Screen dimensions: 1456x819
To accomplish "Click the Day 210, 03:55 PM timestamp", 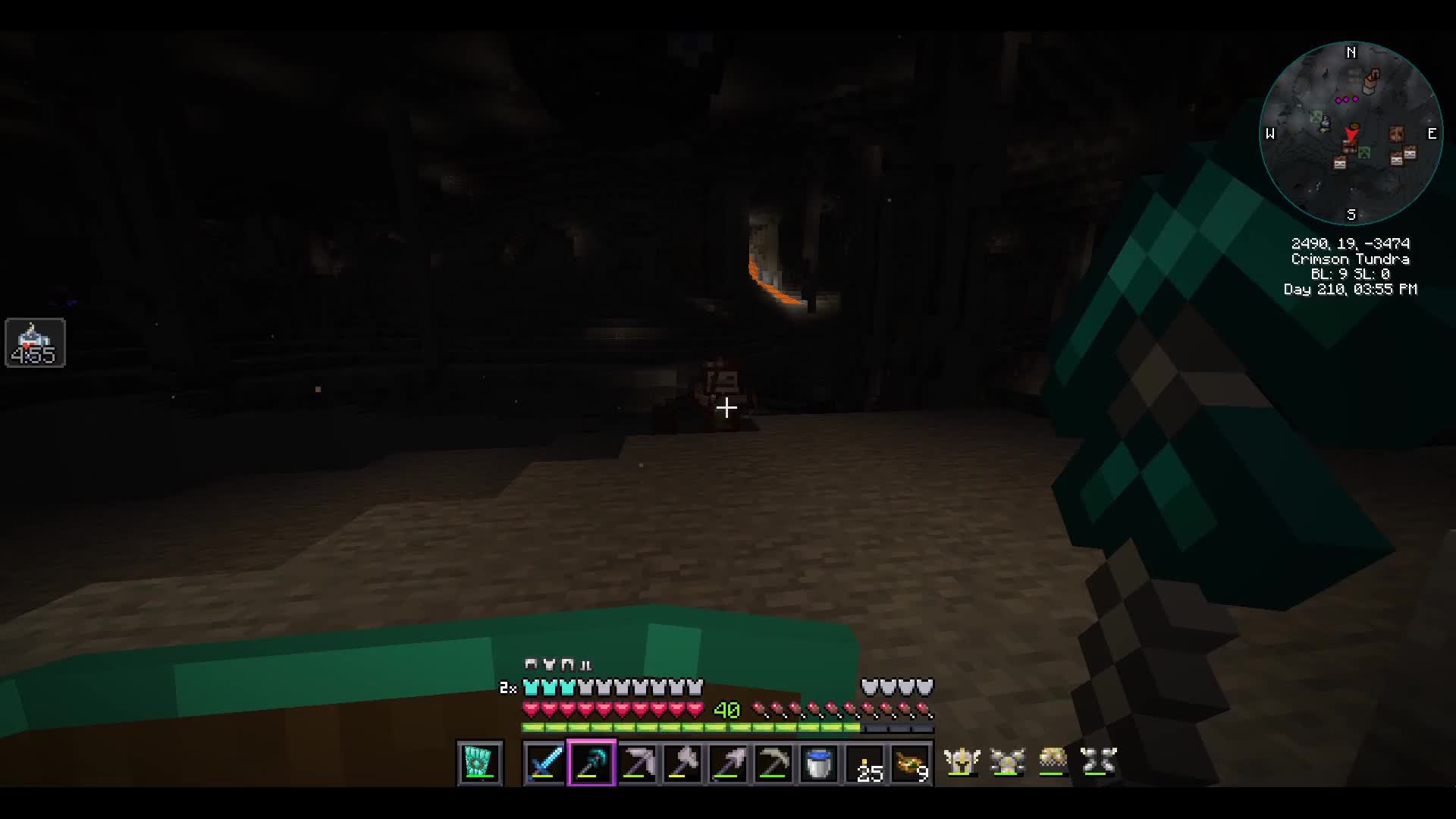I will coord(1352,289).
